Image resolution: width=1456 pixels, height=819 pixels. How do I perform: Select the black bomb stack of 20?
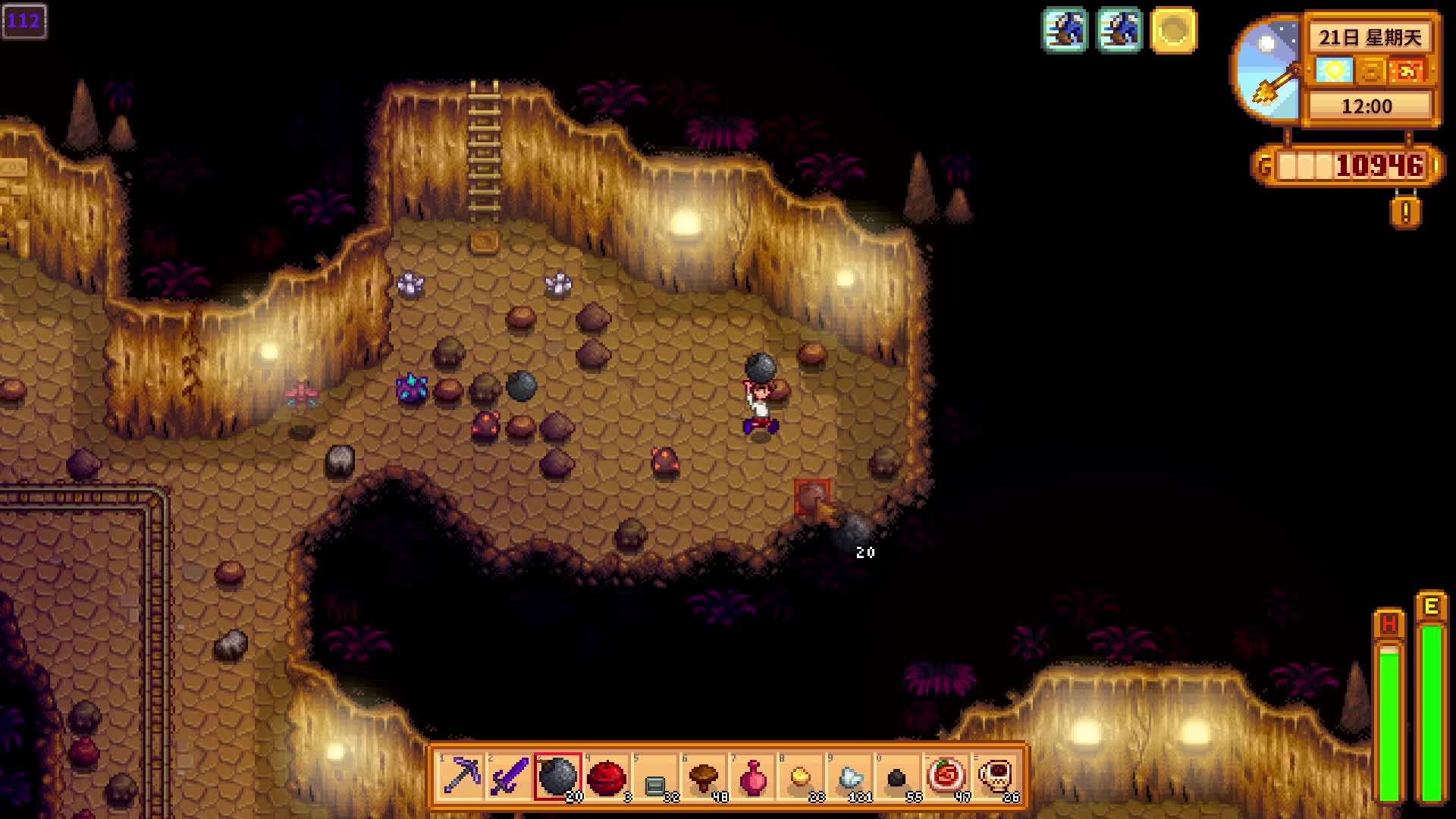(558, 776)
